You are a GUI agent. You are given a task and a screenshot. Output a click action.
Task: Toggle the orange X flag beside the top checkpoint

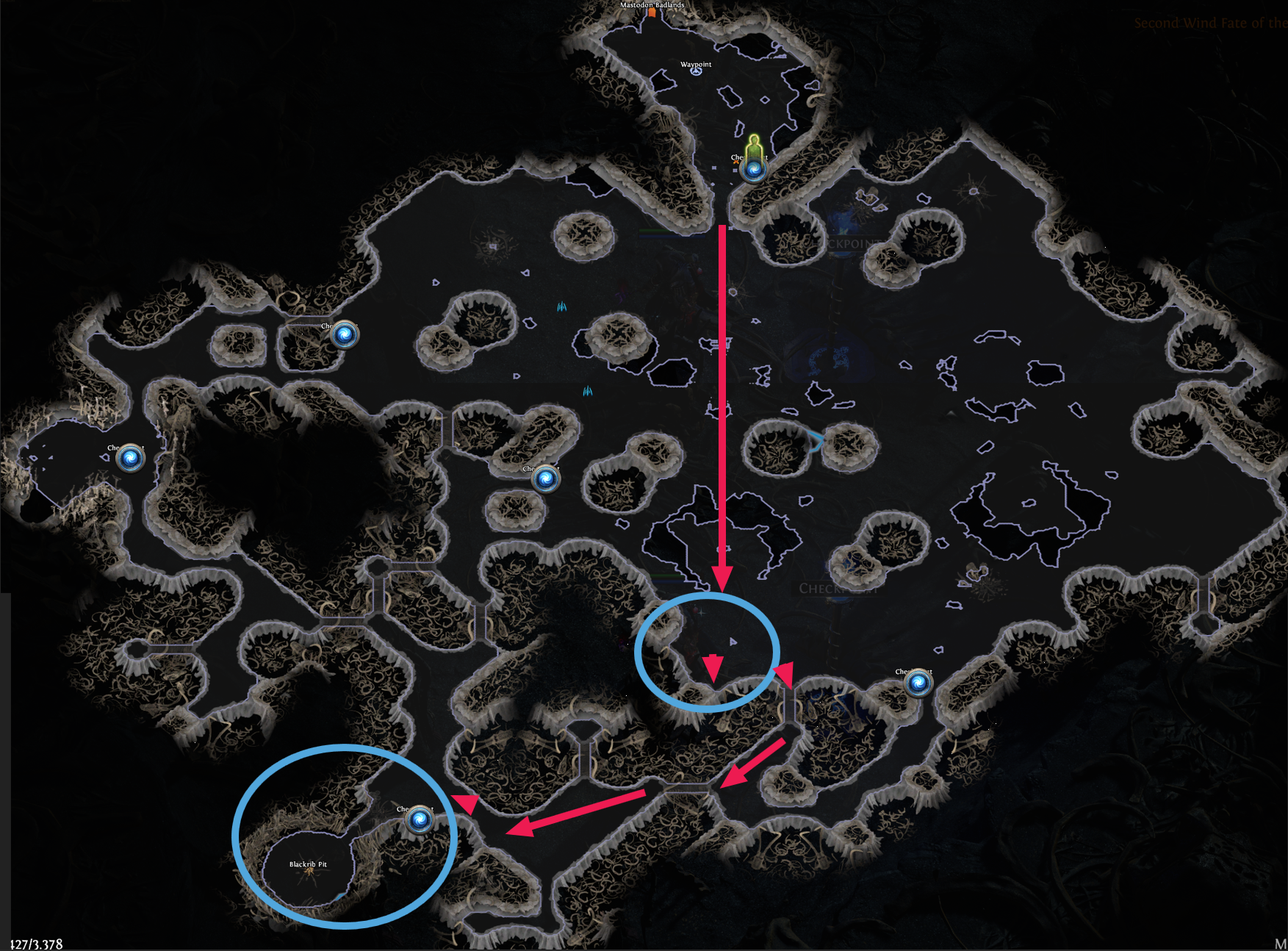[x=736, y=162]
